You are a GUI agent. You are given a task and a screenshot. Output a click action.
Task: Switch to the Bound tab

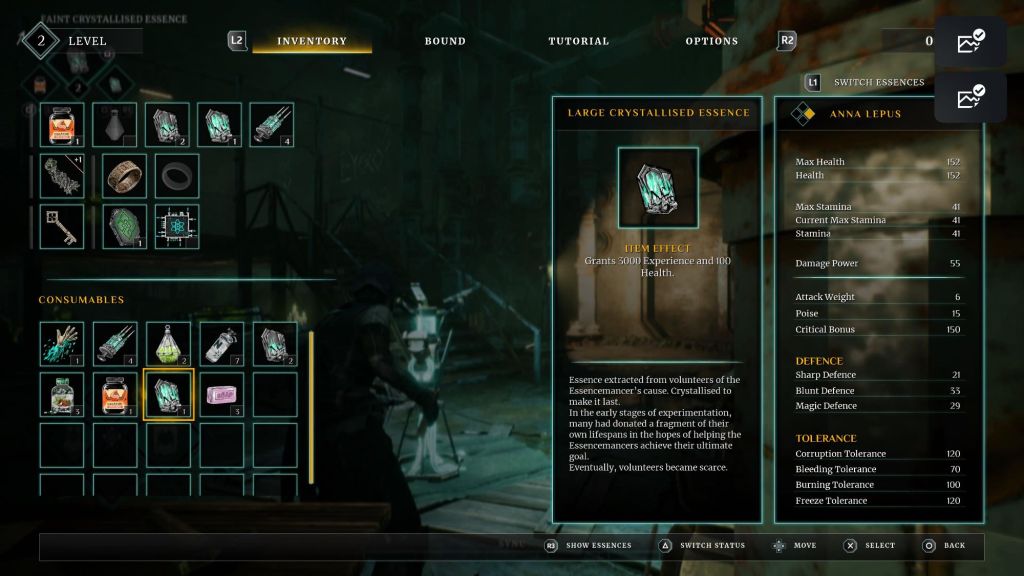pyautogui.click(x=445, y=41)
